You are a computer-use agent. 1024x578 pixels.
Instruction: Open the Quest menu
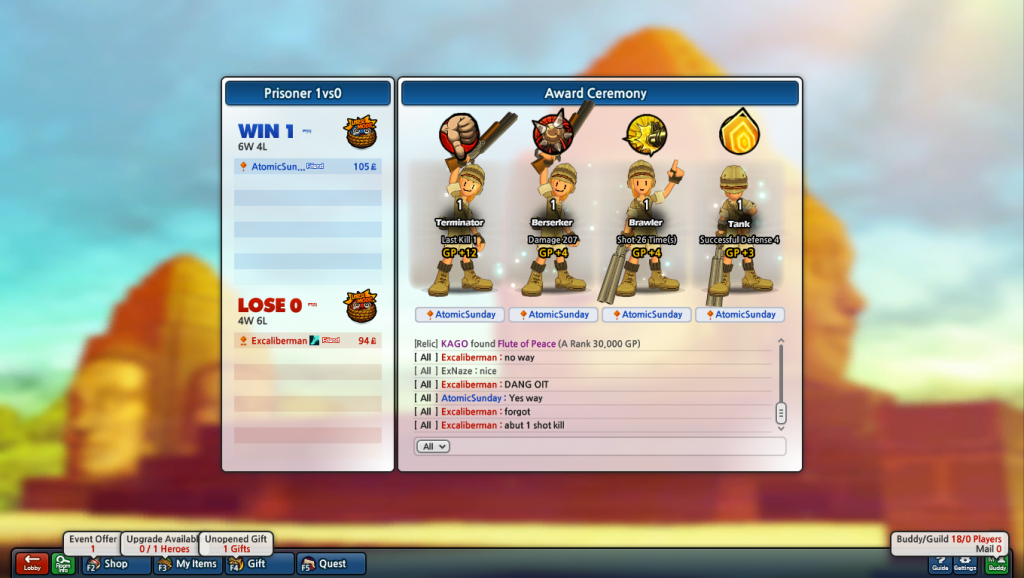(x=331, y=564)
